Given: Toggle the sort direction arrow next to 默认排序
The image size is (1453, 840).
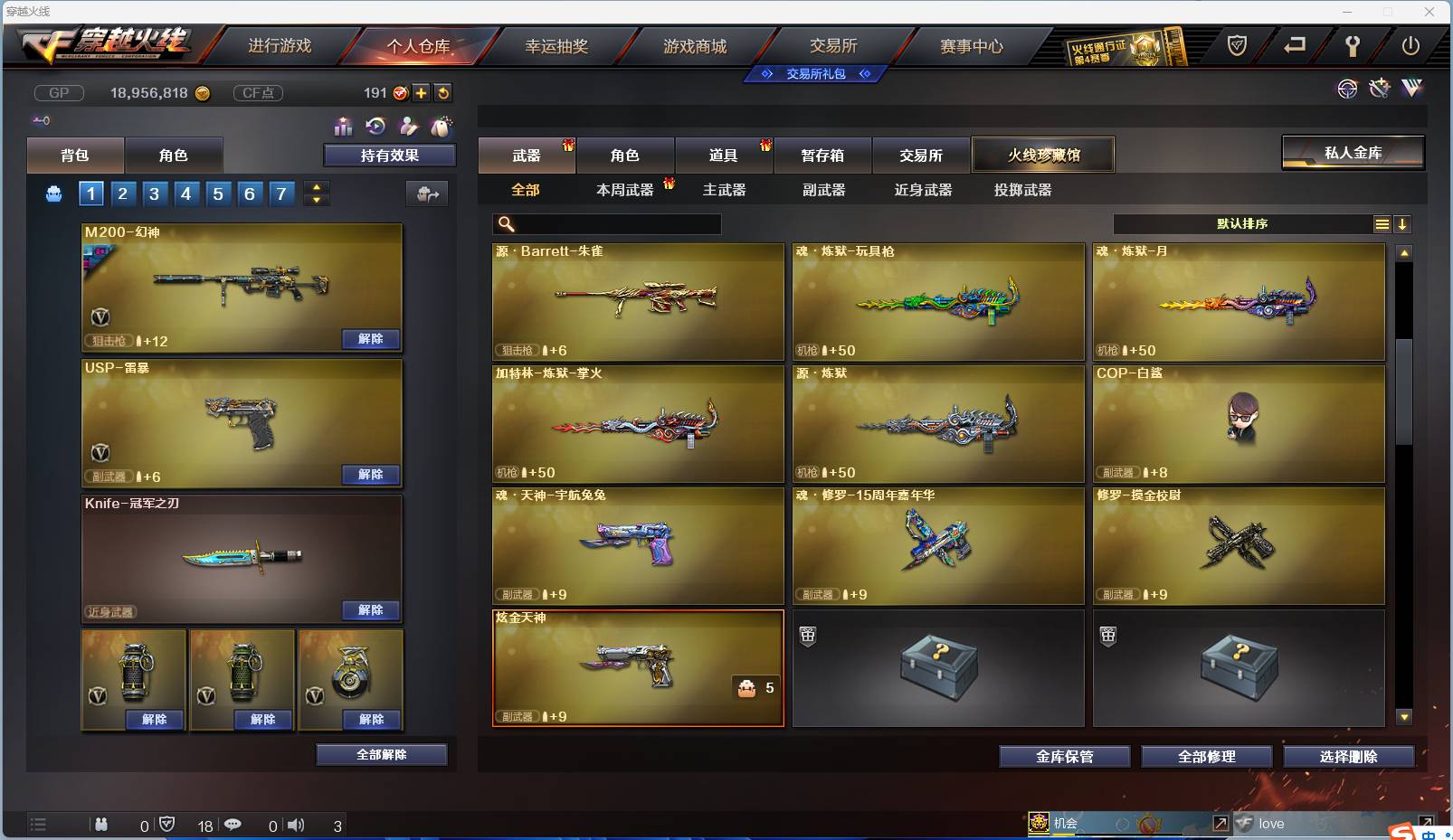Looking at the screenshot, I should pos(1403,223).
